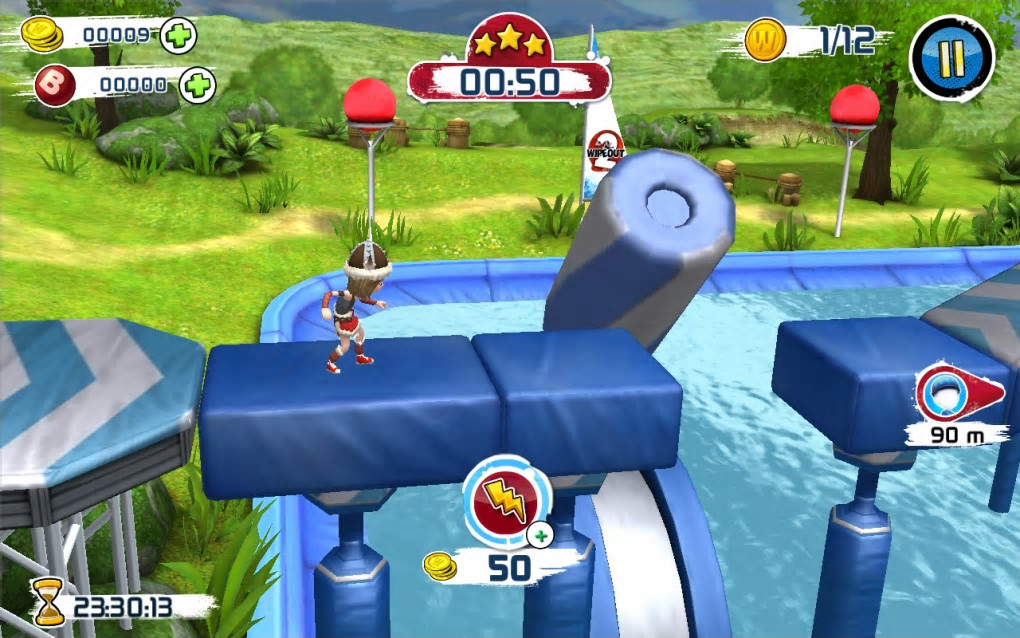Pause the game with the pause button
Screen dimensions: 1020x638
pos(951,58)
